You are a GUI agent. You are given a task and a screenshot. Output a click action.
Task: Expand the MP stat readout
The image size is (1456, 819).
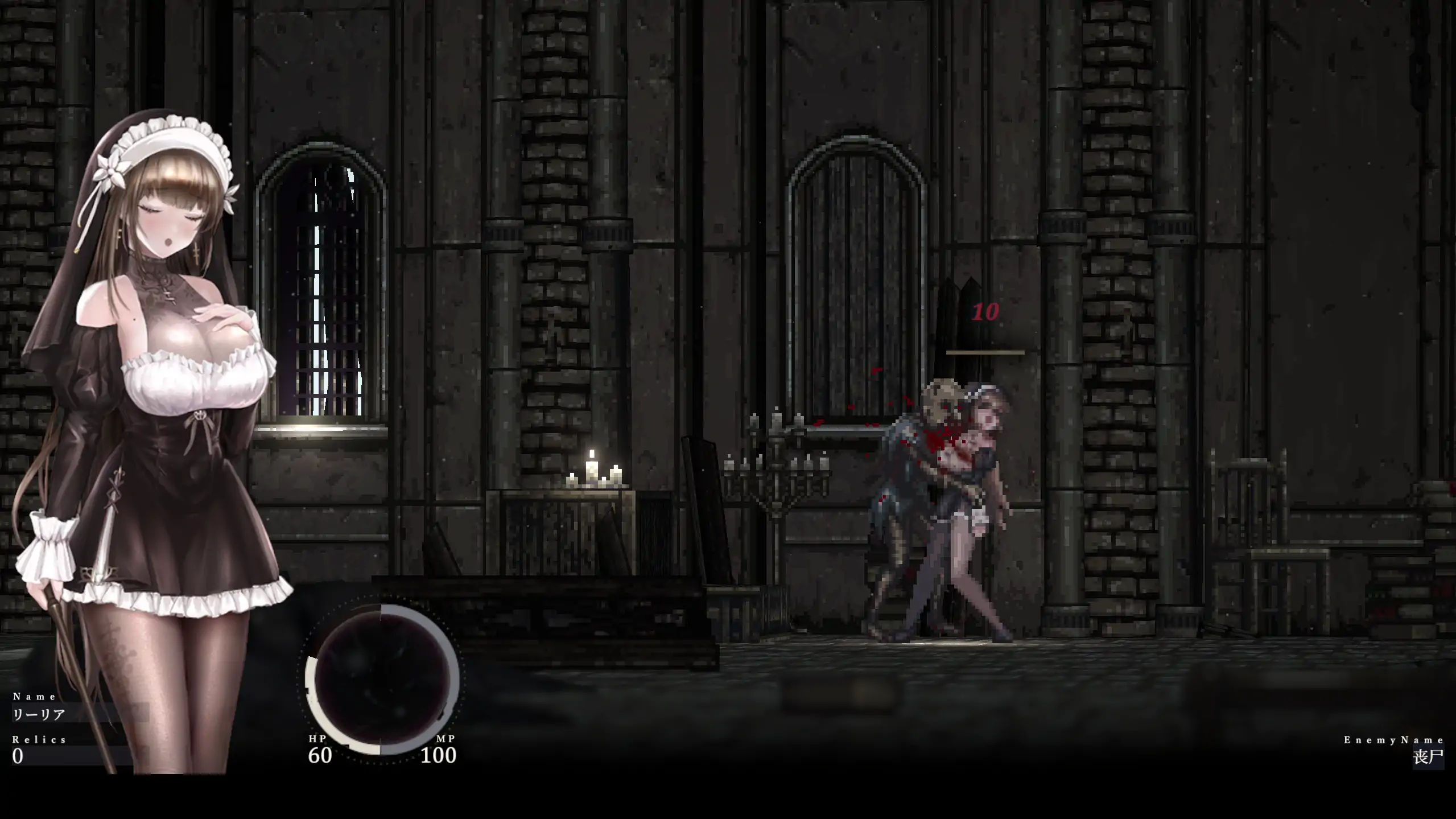(x=447, y=739)
